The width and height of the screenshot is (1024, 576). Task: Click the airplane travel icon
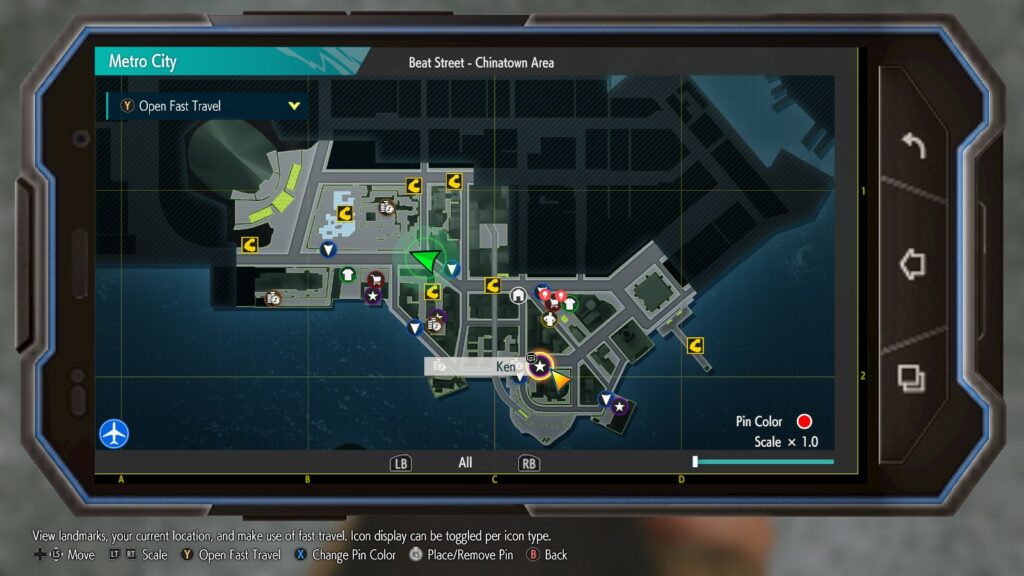coord(114,434)
